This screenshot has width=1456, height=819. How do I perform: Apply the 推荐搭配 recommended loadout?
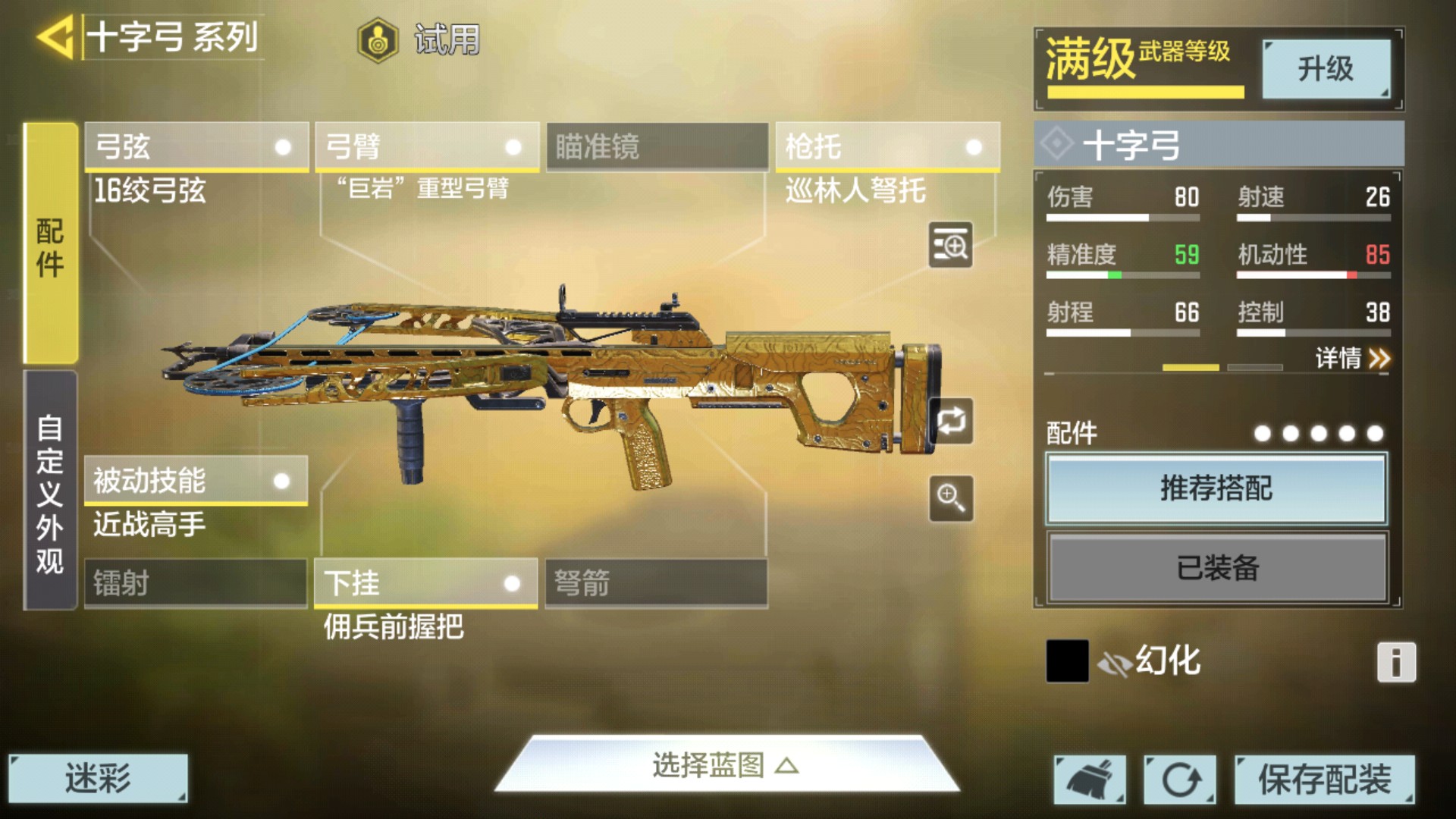pos(1216,488)
